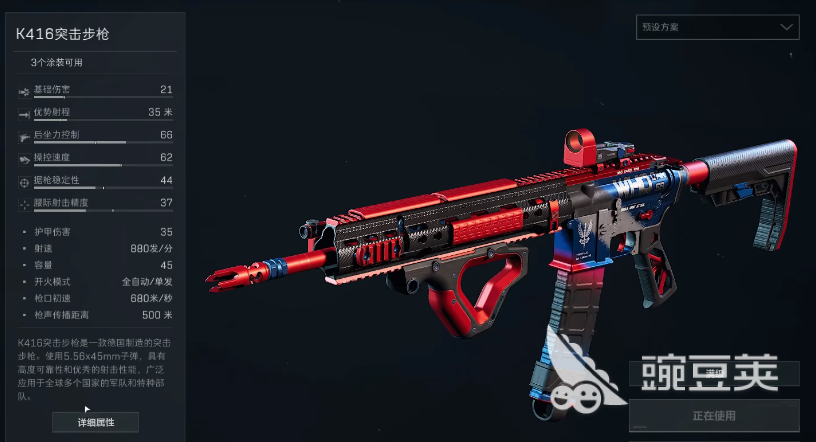Open the 预设方案 preset dropdown
Screen dimensions: 816x442
(x=717, y=27)
